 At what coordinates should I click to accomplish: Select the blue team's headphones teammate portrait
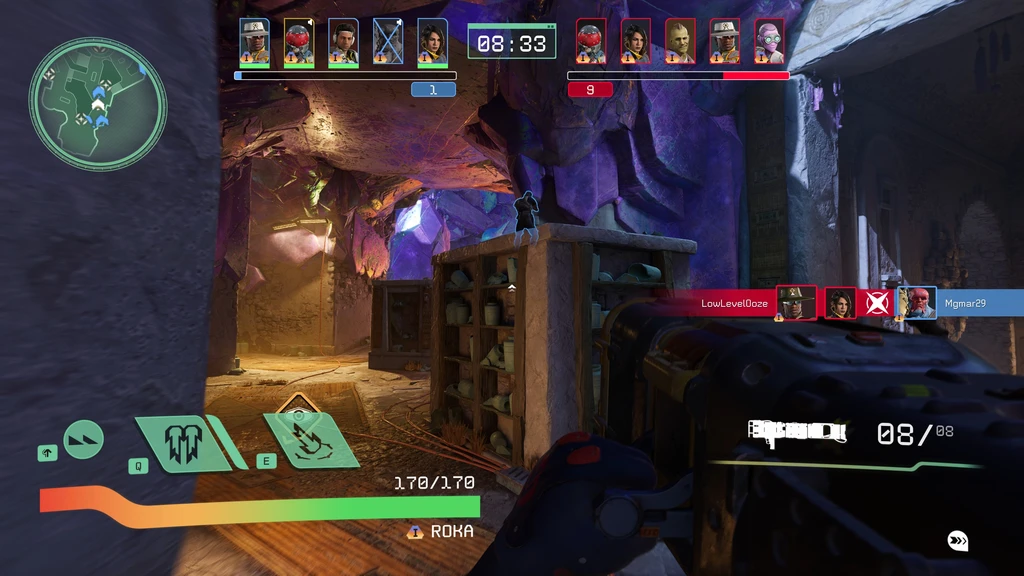pos(343,42)
